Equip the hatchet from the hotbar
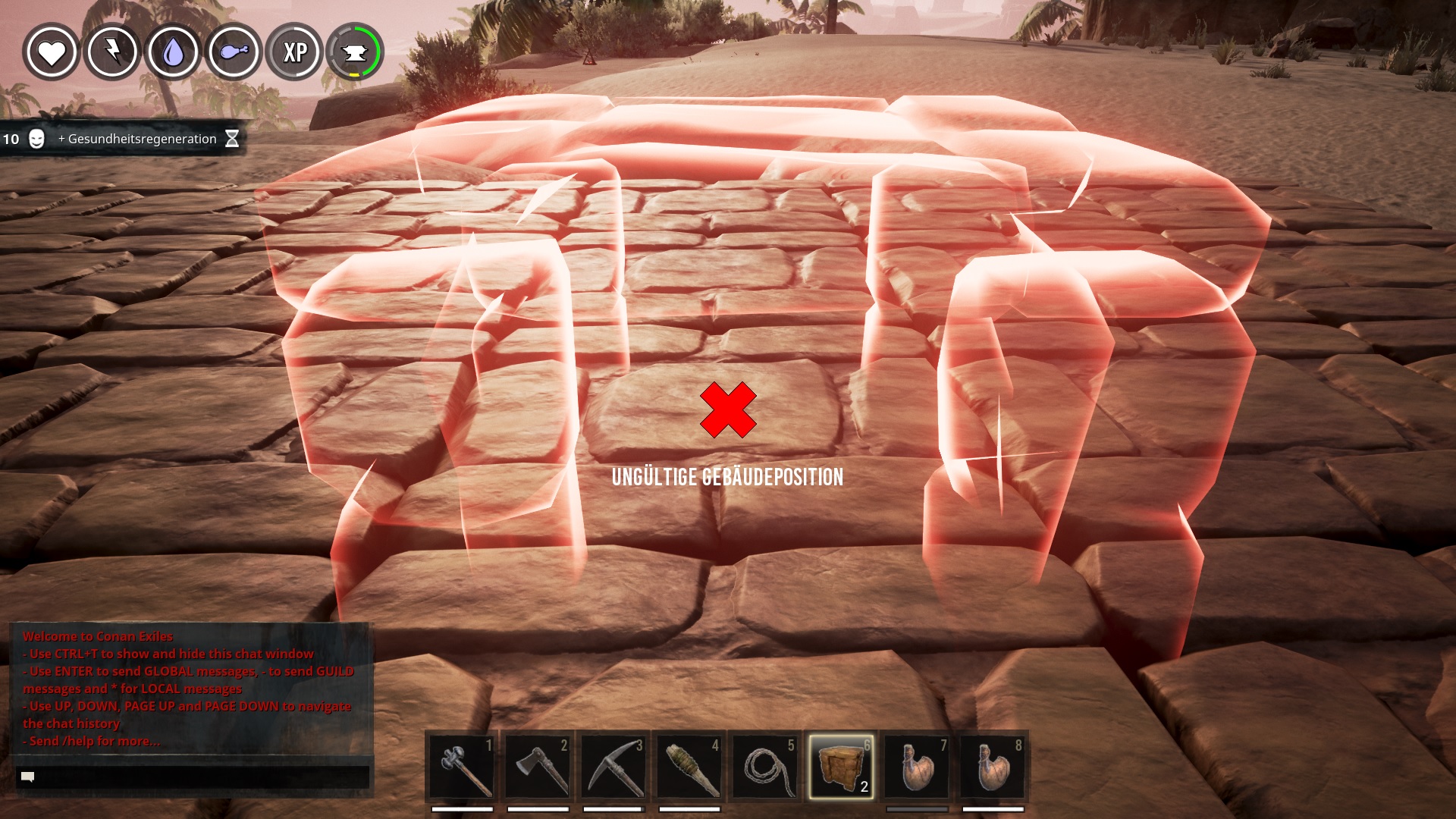This screenshot has height=819, width=1456. pos(538,767)
